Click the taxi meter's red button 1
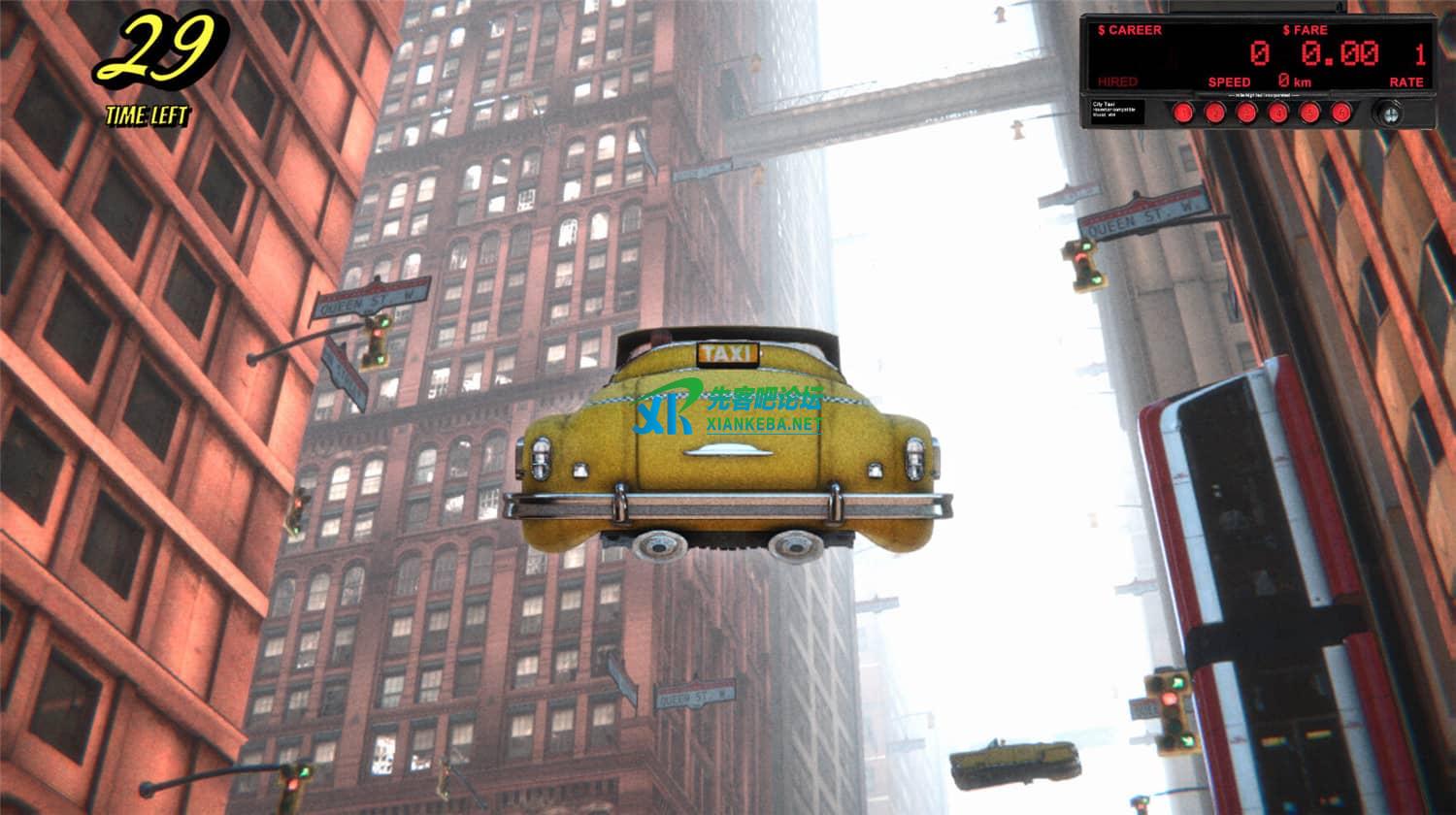This screenshot has width=1456, height=815. click(x=1182, y=113)
